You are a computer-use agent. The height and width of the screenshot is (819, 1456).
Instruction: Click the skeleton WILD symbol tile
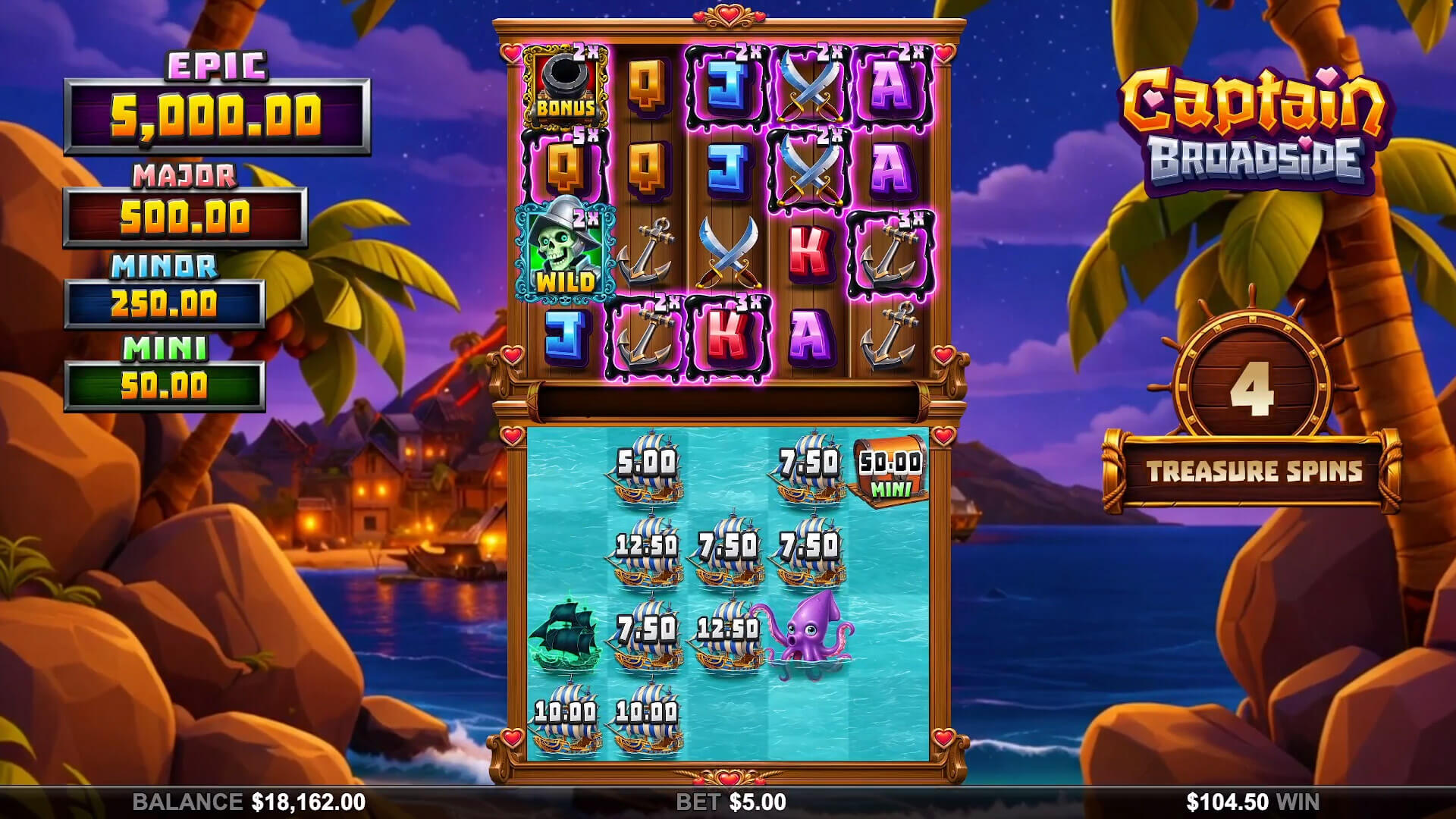click(x=564, y=252)
